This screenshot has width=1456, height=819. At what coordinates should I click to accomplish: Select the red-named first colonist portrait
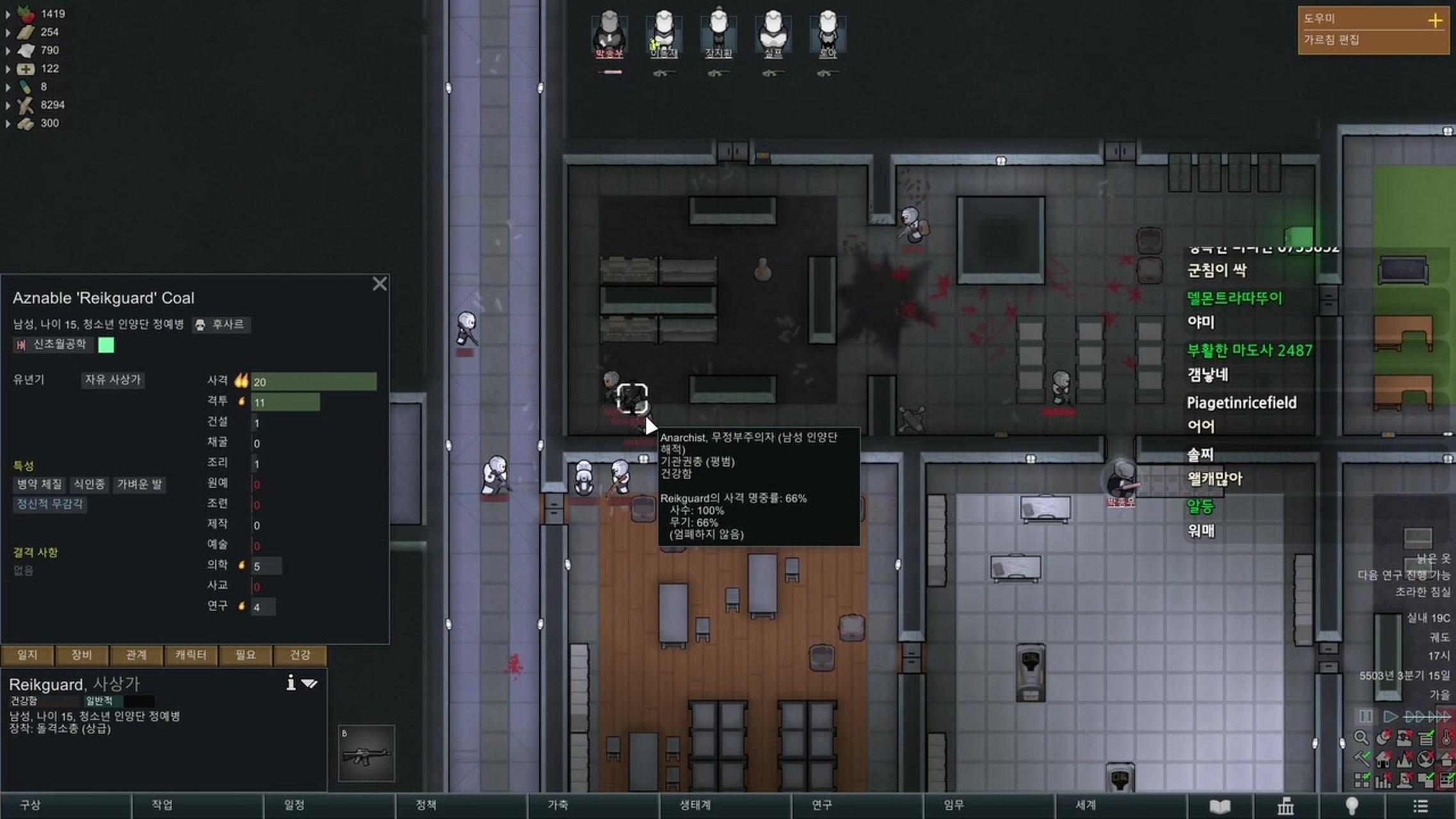[609, 33]
